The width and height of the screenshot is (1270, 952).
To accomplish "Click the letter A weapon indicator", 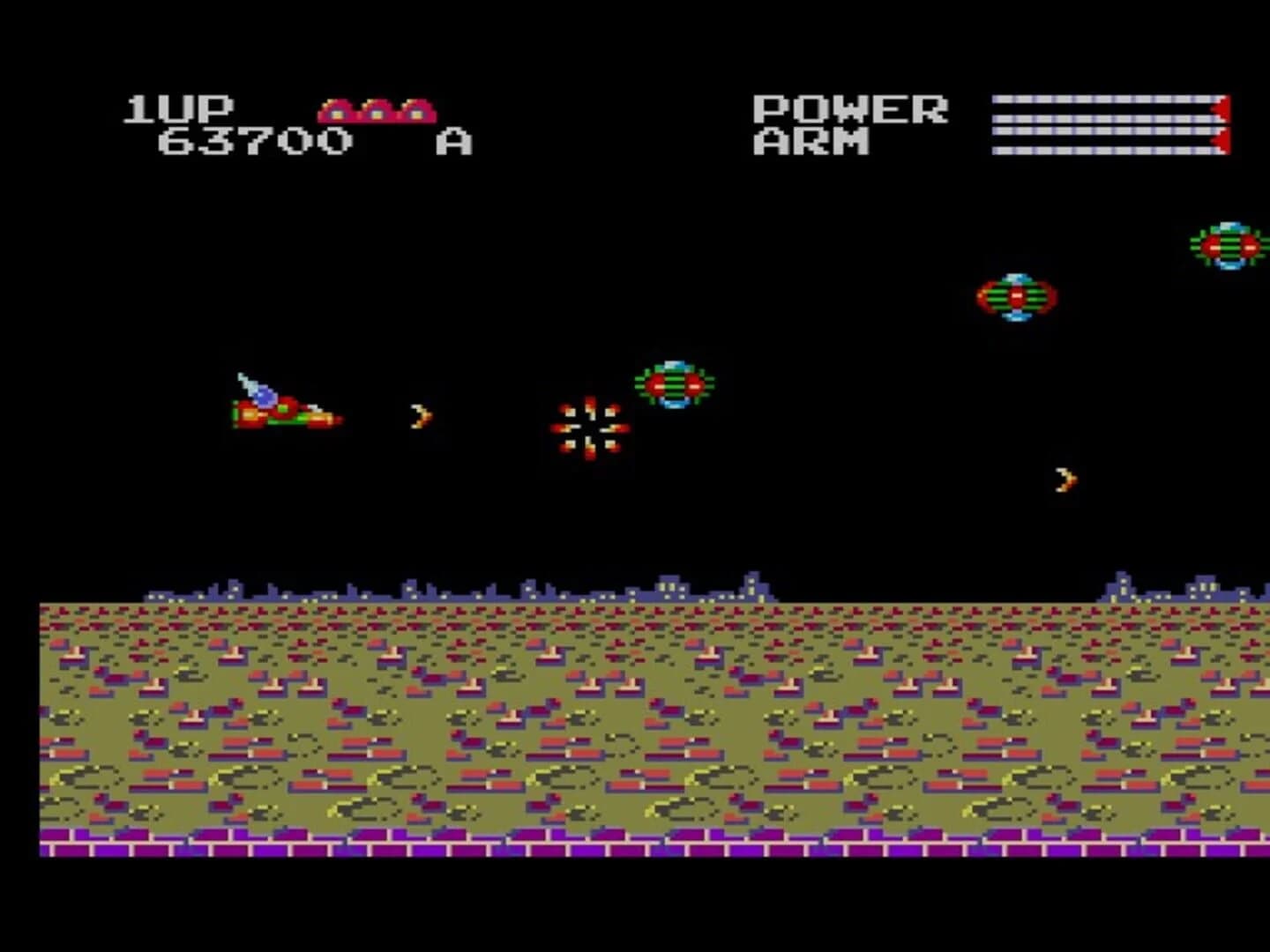I will coord(453,141).
